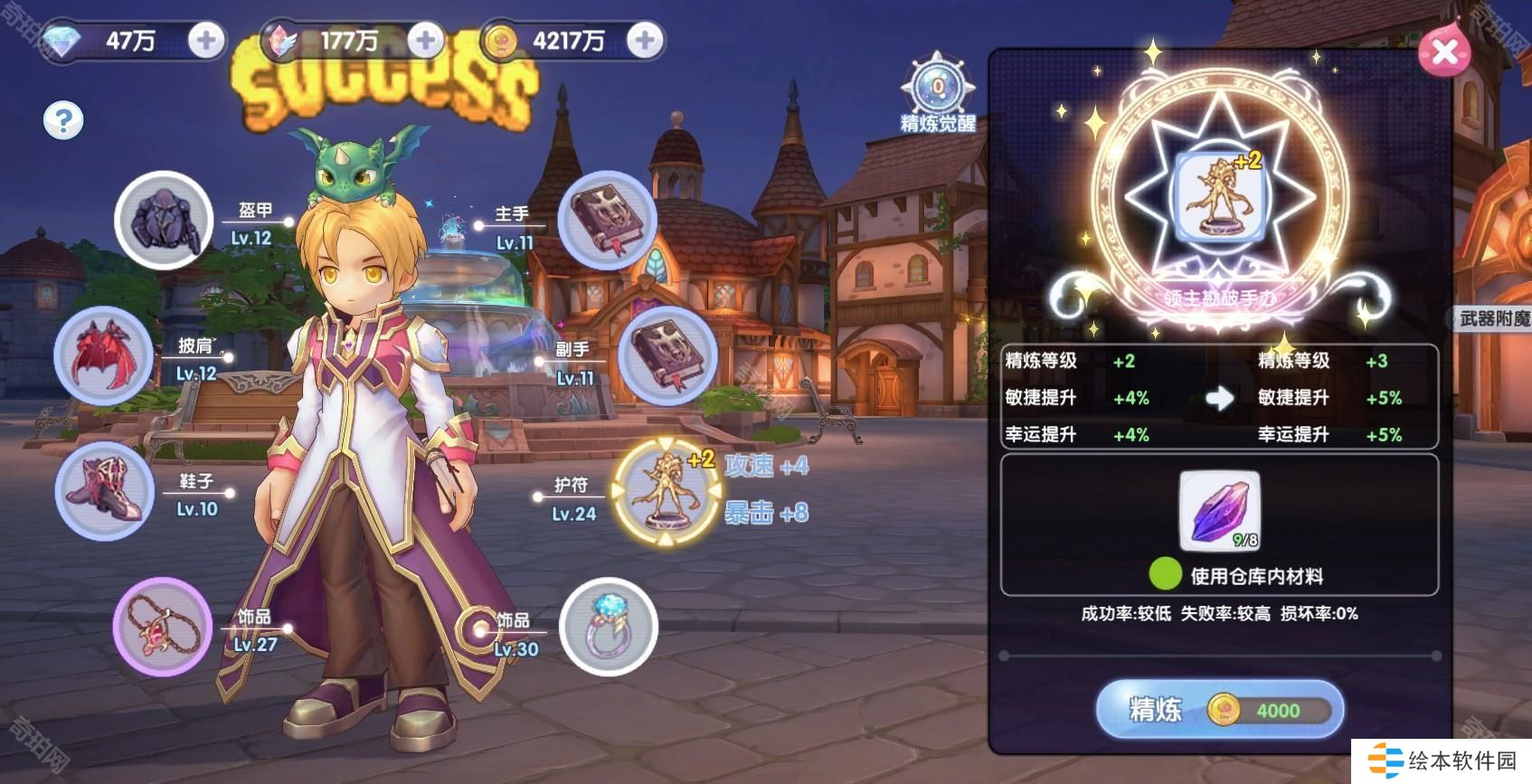Toggle 使用仓库内材料 green option
Viewport: 1532px width, 784px height.
click(x=1165, y=574)
